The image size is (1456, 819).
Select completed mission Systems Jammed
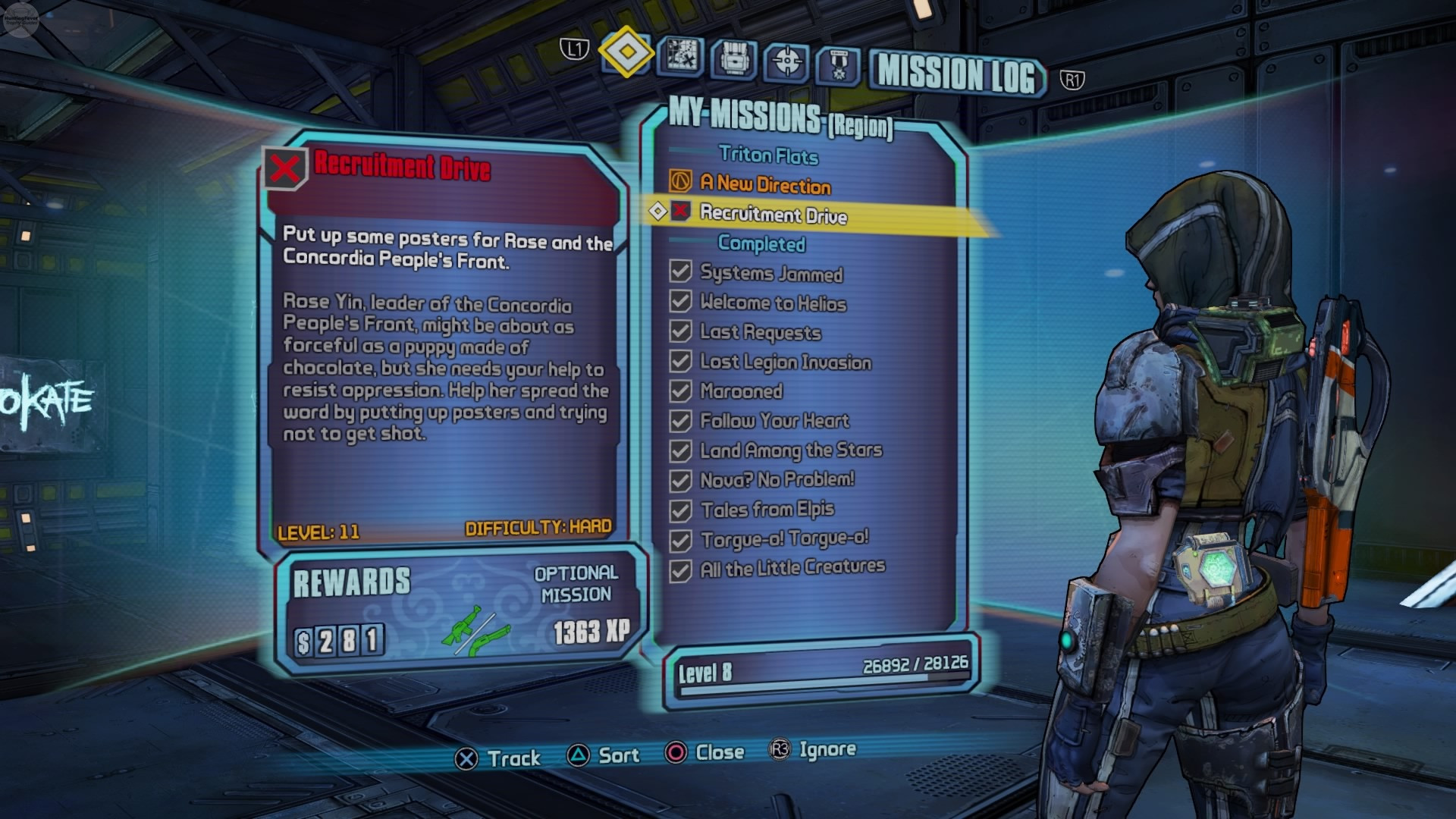pyautogui.click(x=770, y=274)
